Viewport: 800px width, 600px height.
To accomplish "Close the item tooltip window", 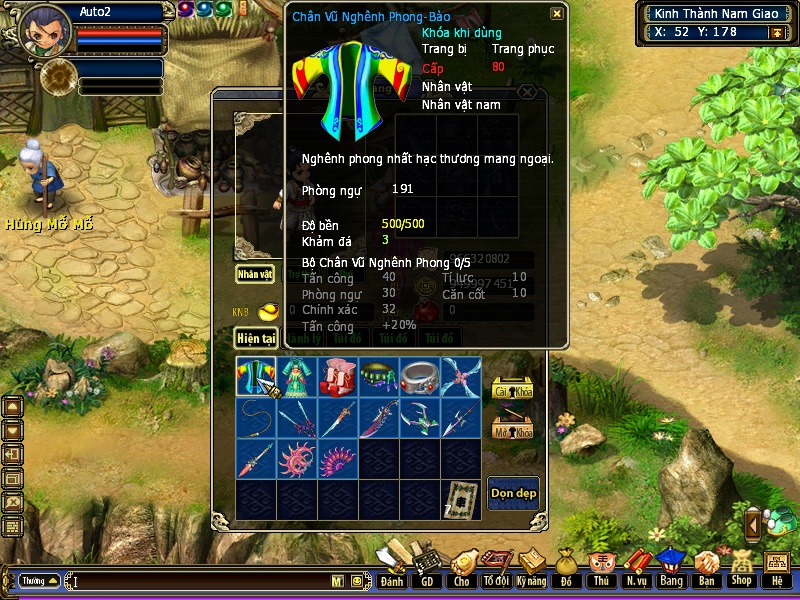I will pyautogui.click(x=556, y=14).
